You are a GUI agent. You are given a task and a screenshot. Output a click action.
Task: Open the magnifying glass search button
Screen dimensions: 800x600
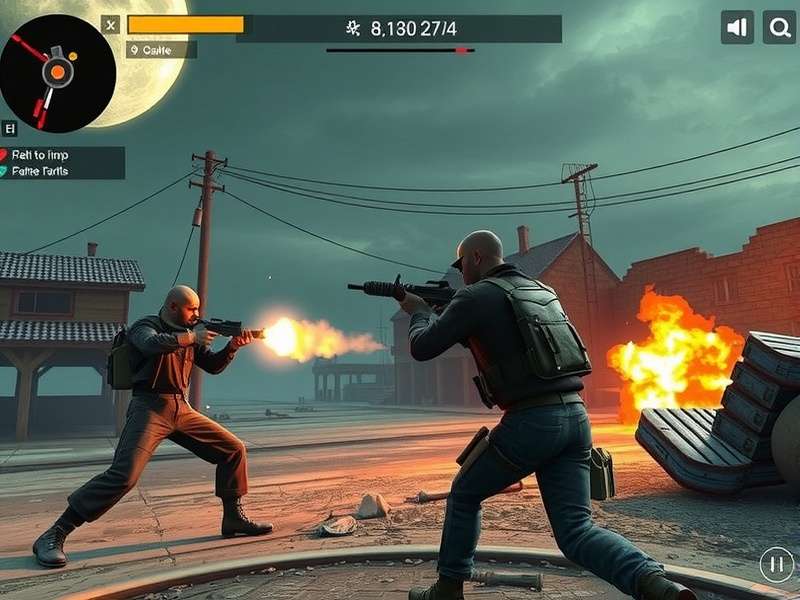[x=779, y=27]
